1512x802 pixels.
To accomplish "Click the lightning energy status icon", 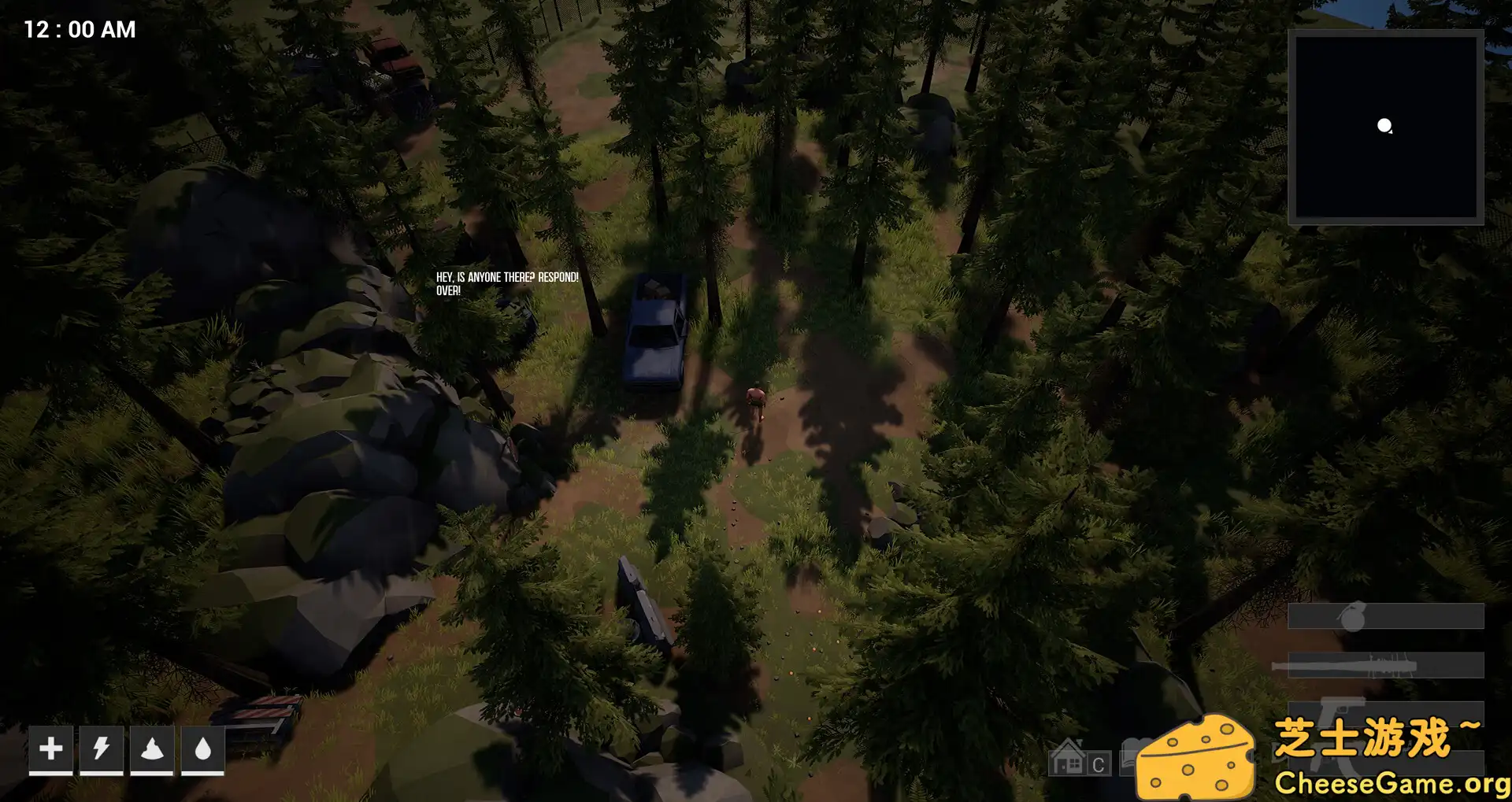I will [x=102, y=750].
